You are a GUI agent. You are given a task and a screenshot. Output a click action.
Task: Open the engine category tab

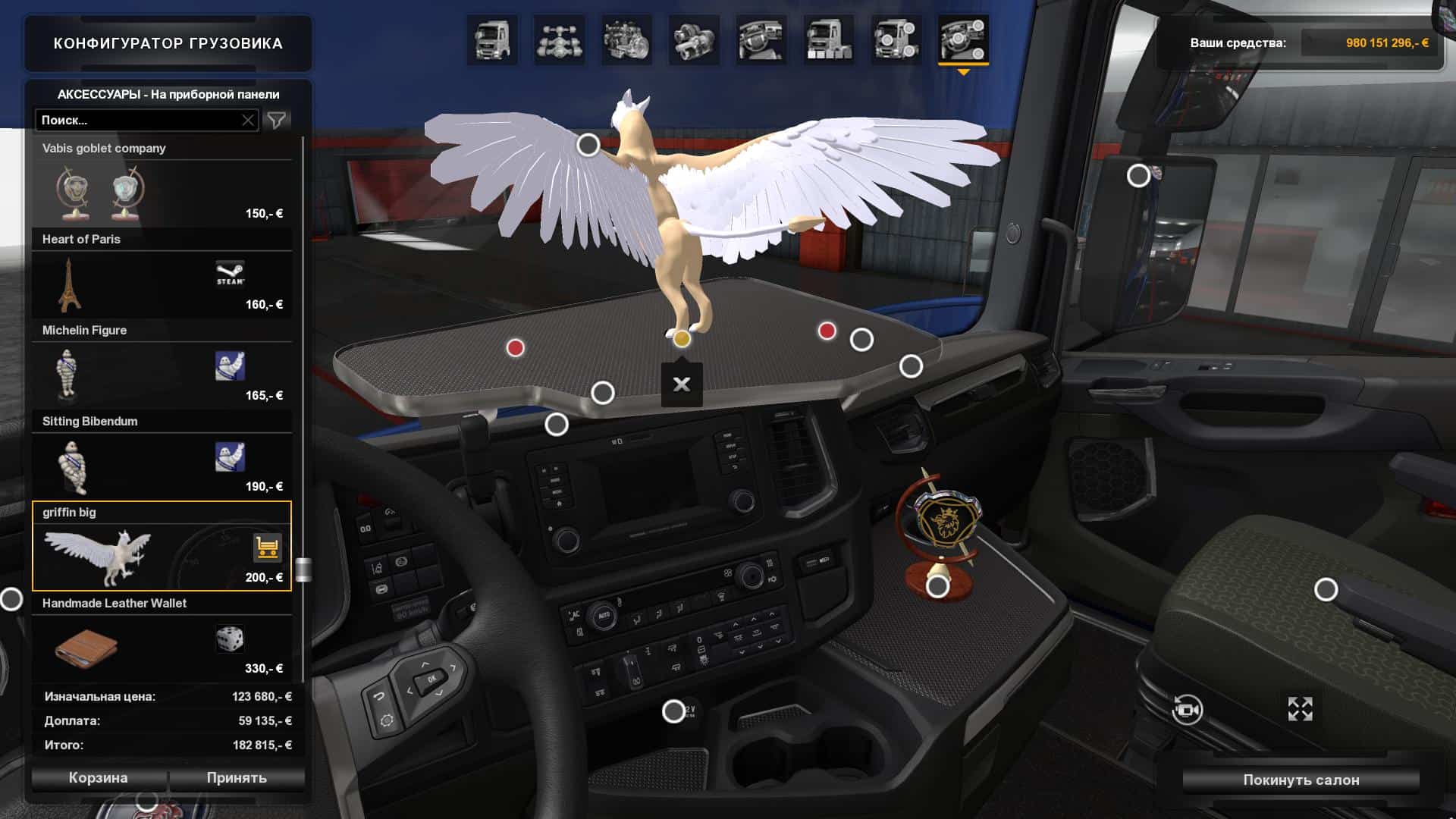pyautogui.click(x=626, y=39)
